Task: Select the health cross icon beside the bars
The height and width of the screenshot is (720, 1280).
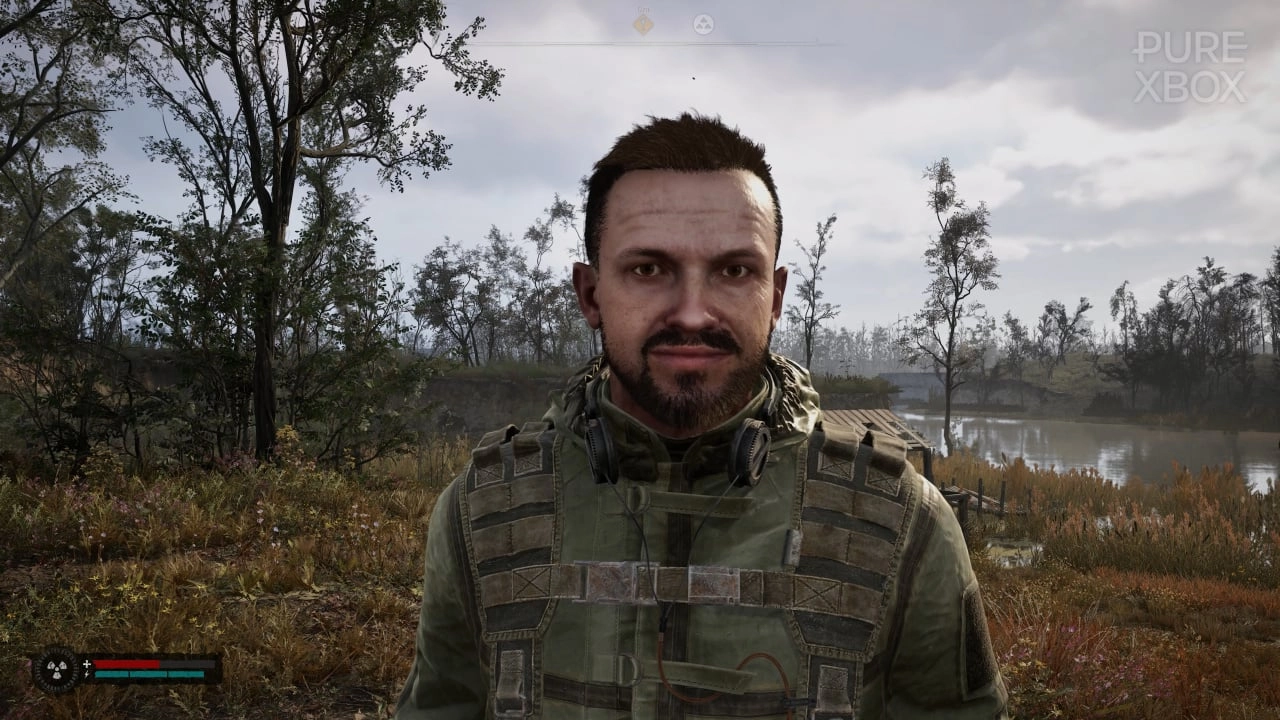Action: (x=87, y=664)
